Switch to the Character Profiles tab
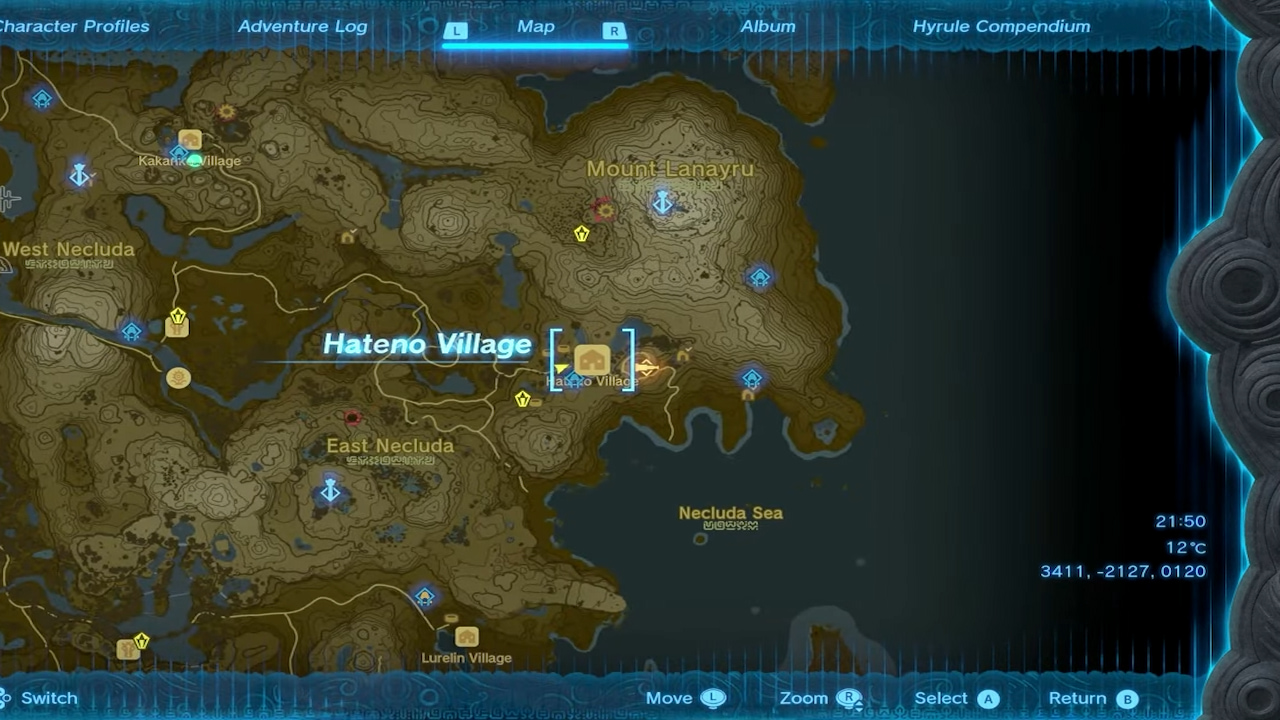This screenshot has height=720, width=1280. [75, 26]
